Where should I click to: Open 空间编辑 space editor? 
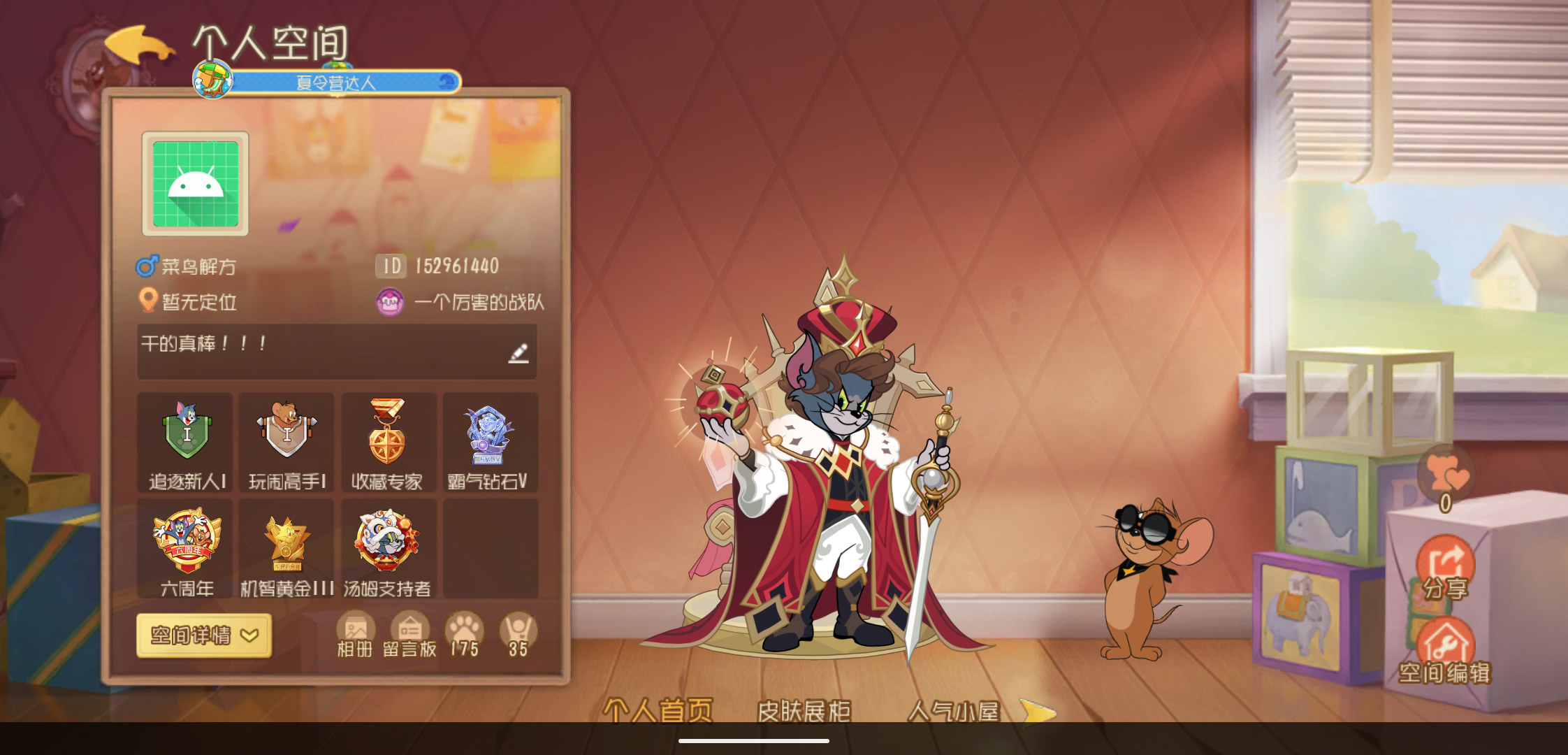coord(1444,652)
